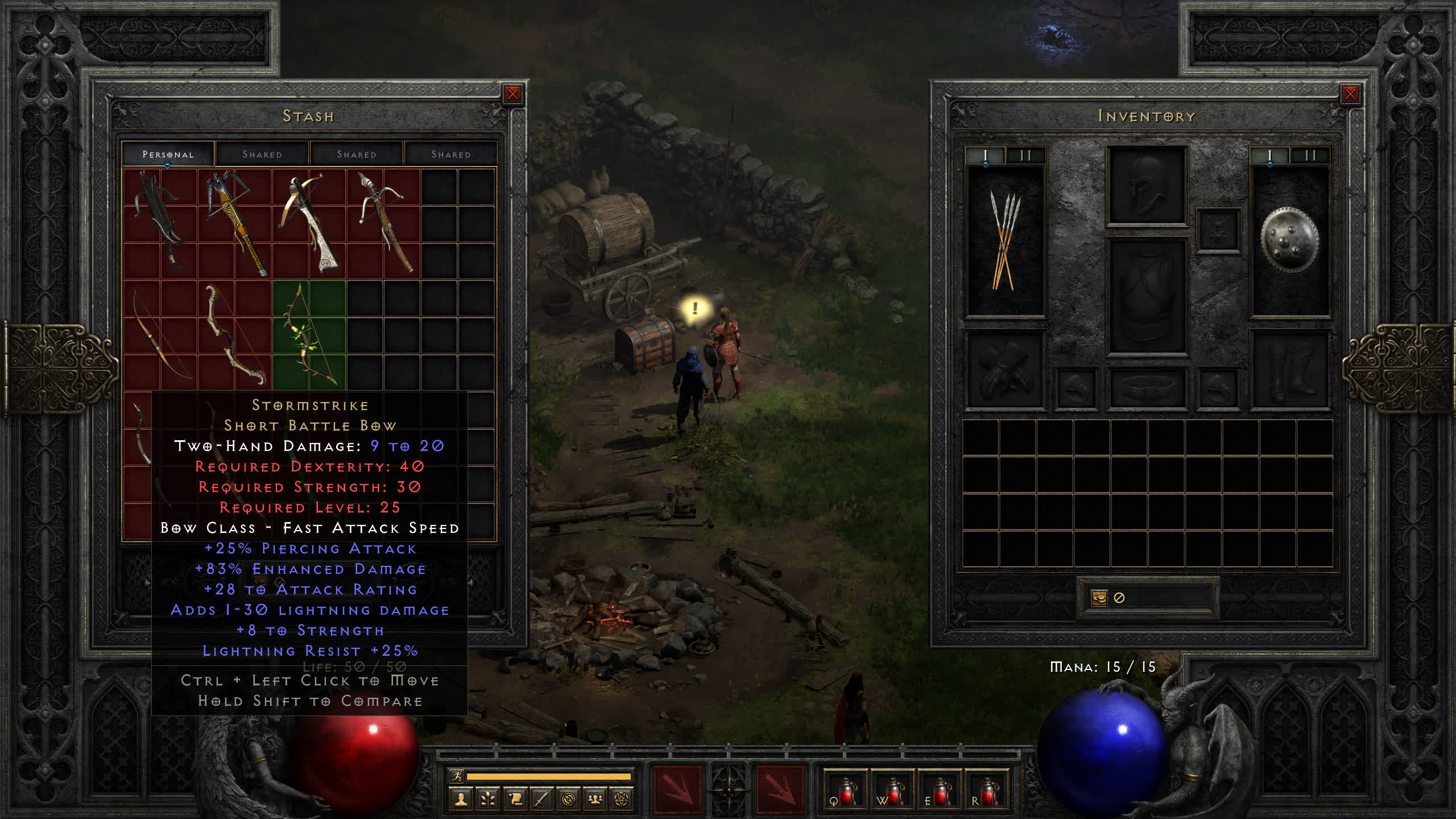The image size is (1456, 819).
Task: Select the equipped round buckler shield
Action: (x=1289, y=240)
